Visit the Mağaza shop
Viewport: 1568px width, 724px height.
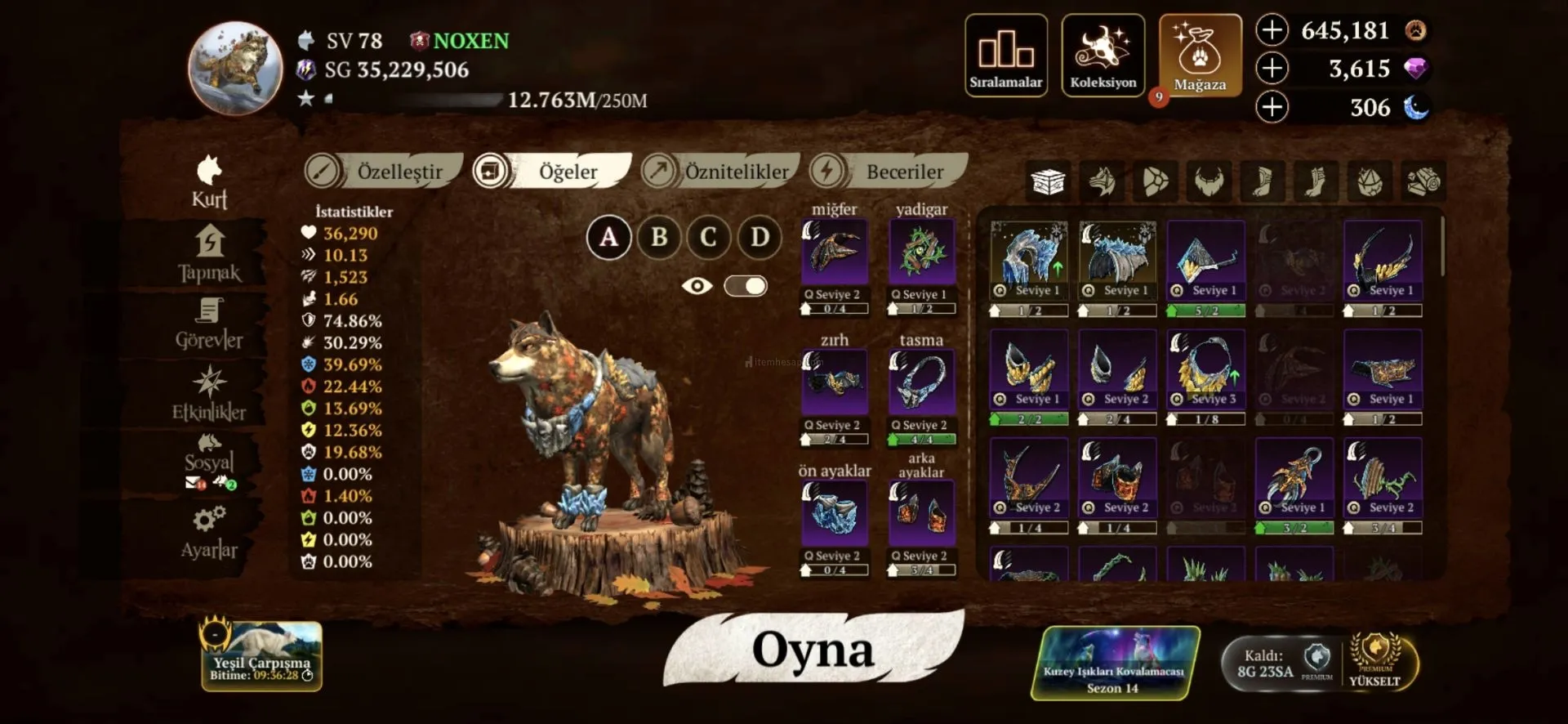pos(1200,56)
